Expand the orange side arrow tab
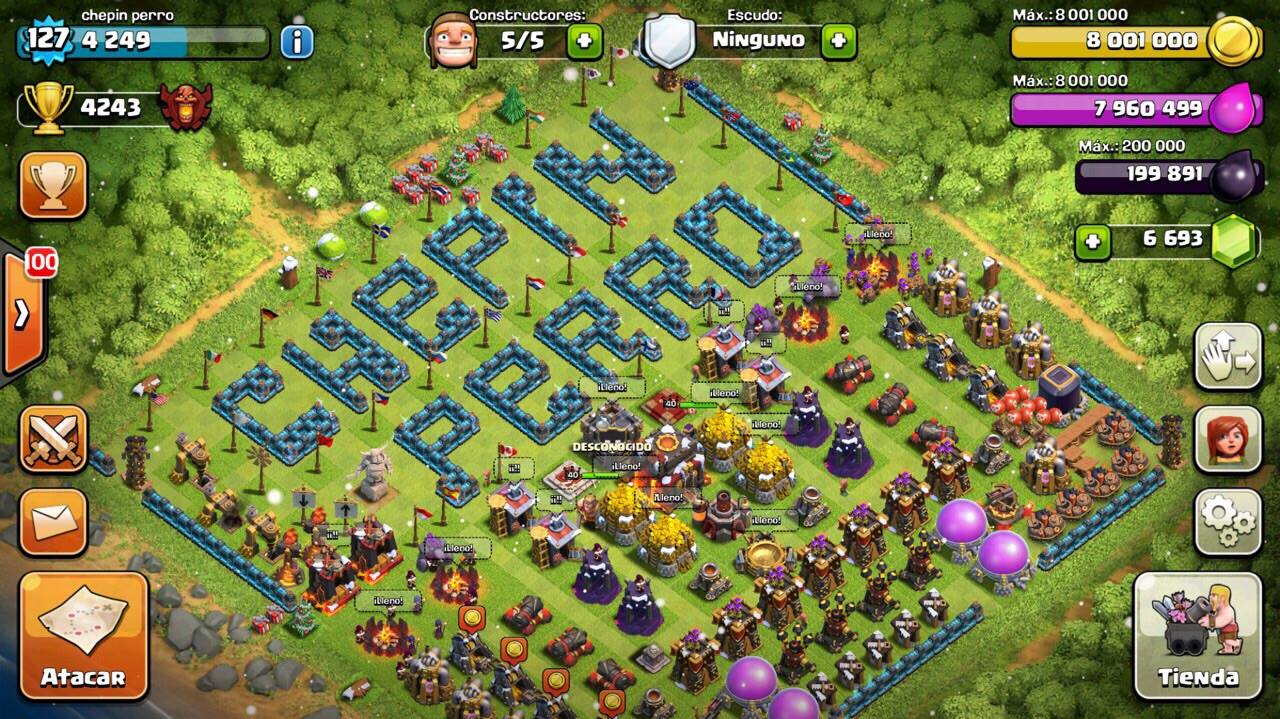Image resolution: width=1280 pixels, height=719 pixels. (x=22, y=314)
